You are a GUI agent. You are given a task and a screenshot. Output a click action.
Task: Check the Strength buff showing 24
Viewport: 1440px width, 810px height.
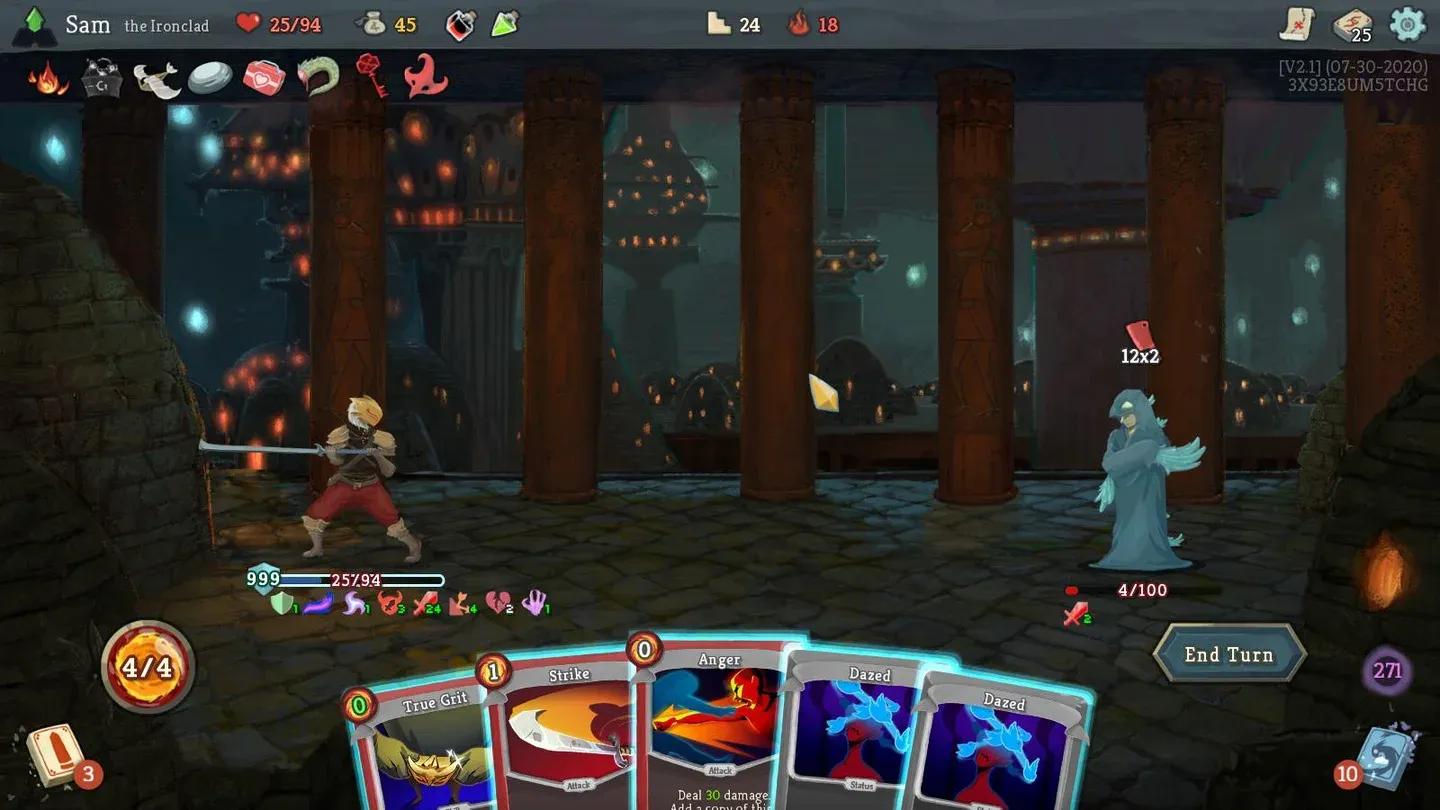[419, 603]
